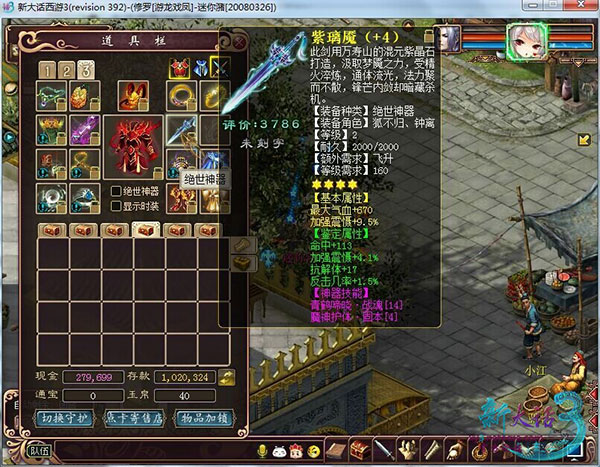Toggle the 绝世神器 checkbox
The width and height of the screenshot is (600, 467).
click(118, 191)
